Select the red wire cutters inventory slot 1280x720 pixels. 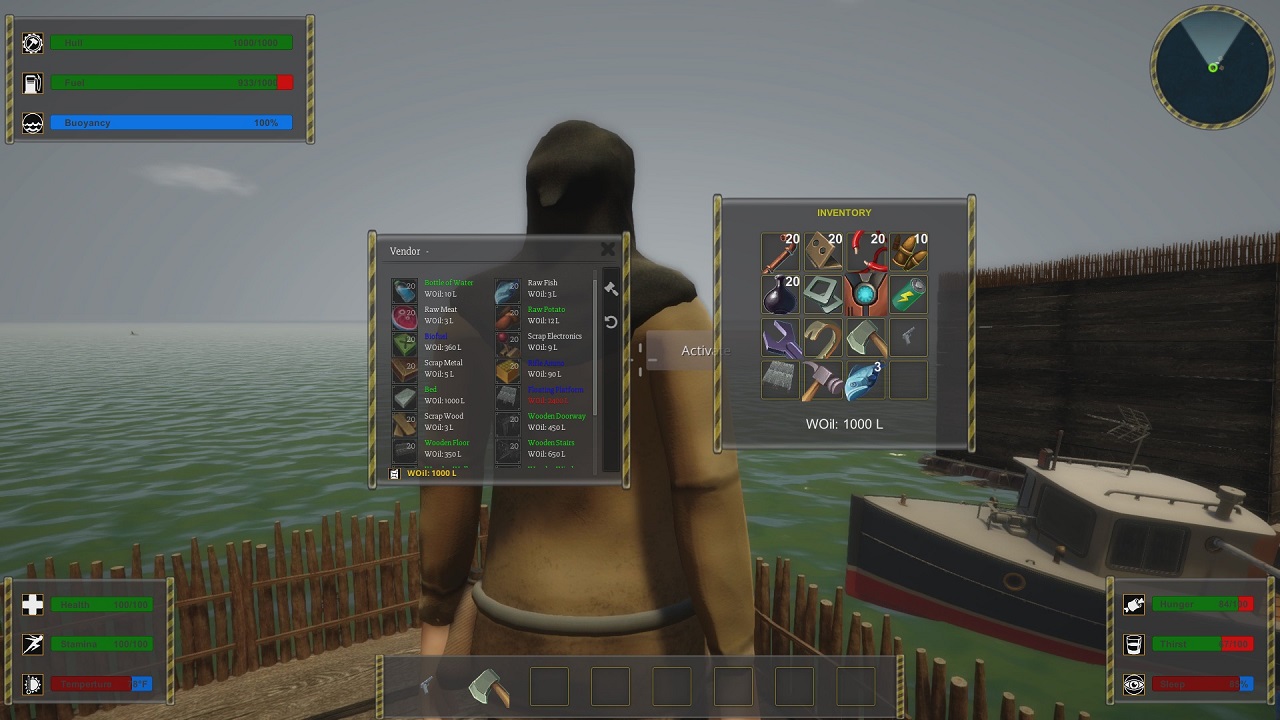tap(865, 253)
